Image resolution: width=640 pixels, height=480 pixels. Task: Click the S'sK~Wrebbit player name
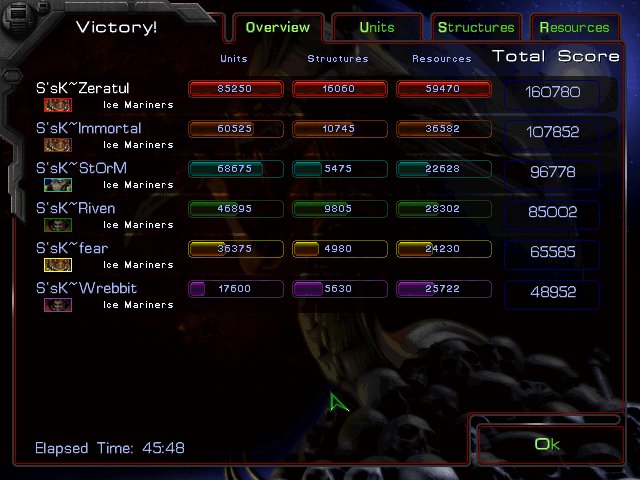(87, 289)
